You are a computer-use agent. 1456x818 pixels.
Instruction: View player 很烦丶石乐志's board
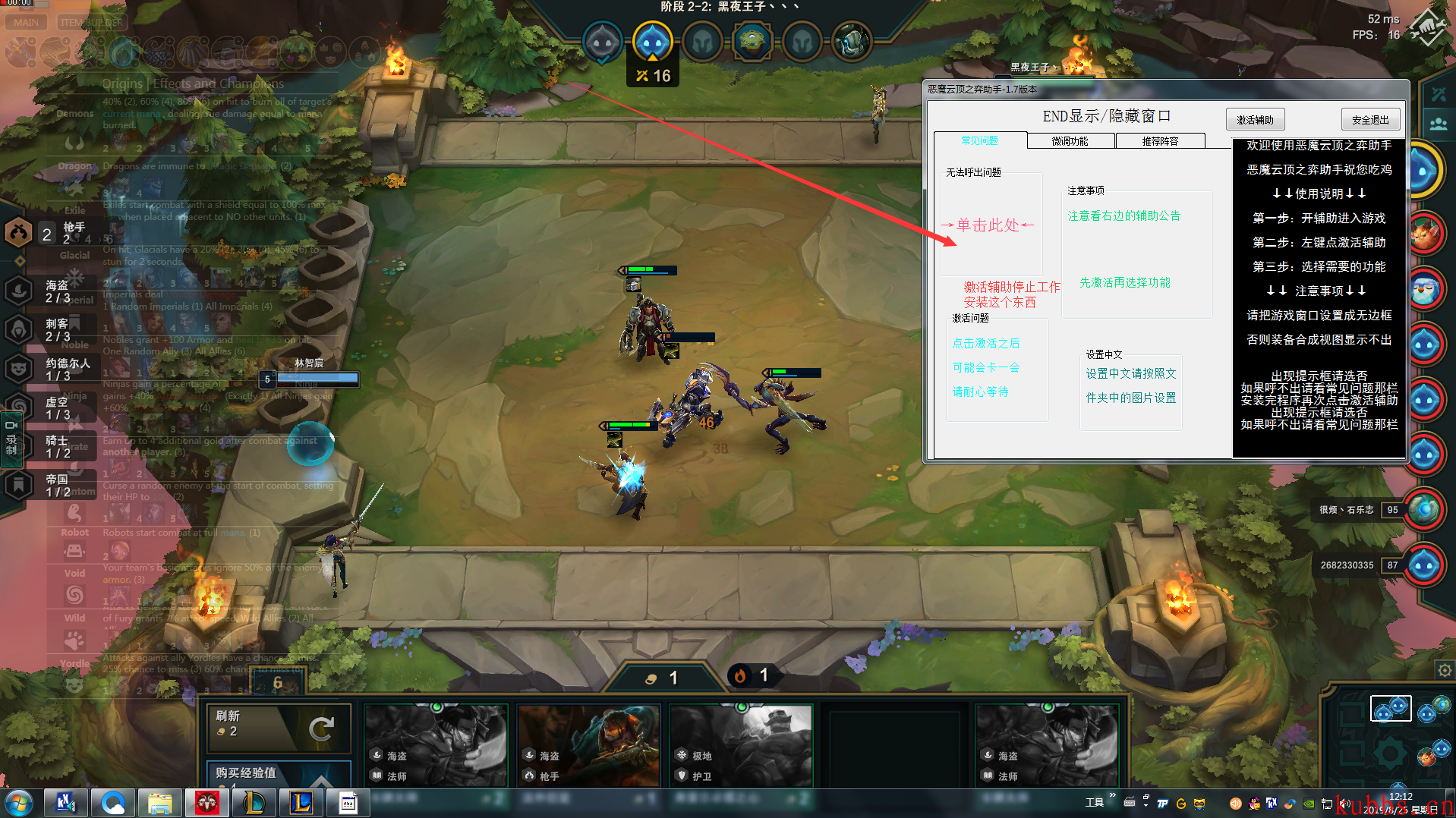tap(1424, 510)
